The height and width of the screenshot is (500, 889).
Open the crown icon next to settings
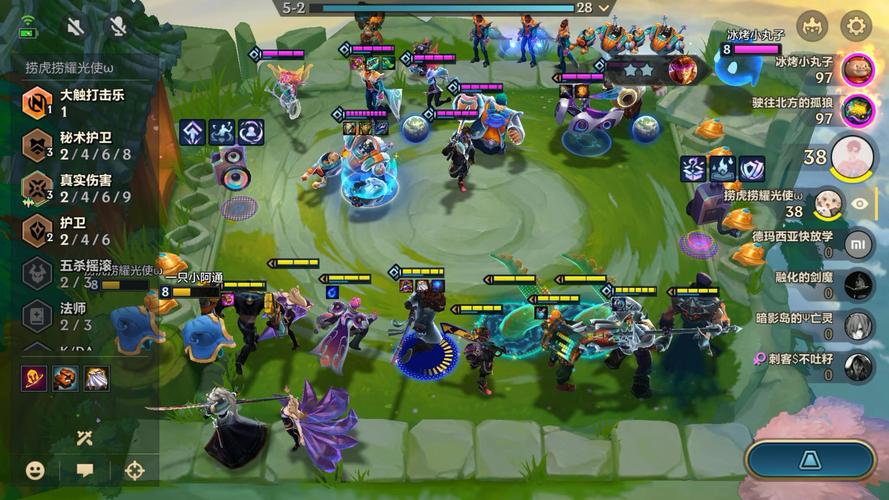[x=812, y=25]
